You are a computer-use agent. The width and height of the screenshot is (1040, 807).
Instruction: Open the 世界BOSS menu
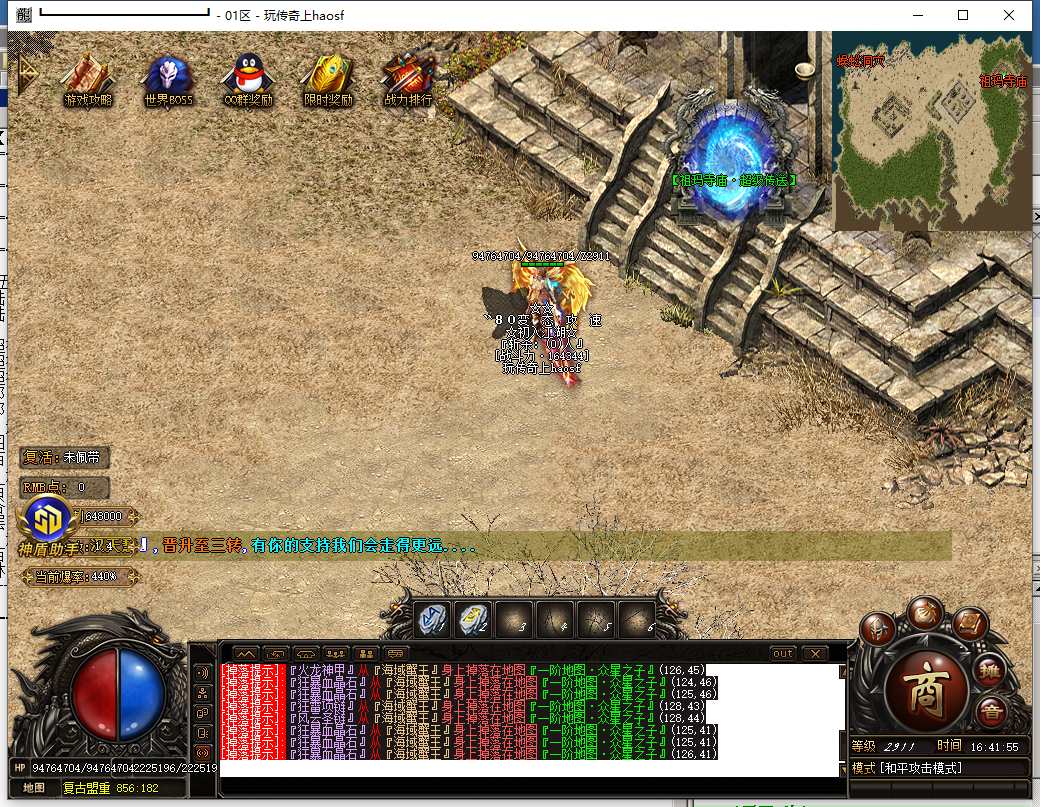(x=168, y=78)
